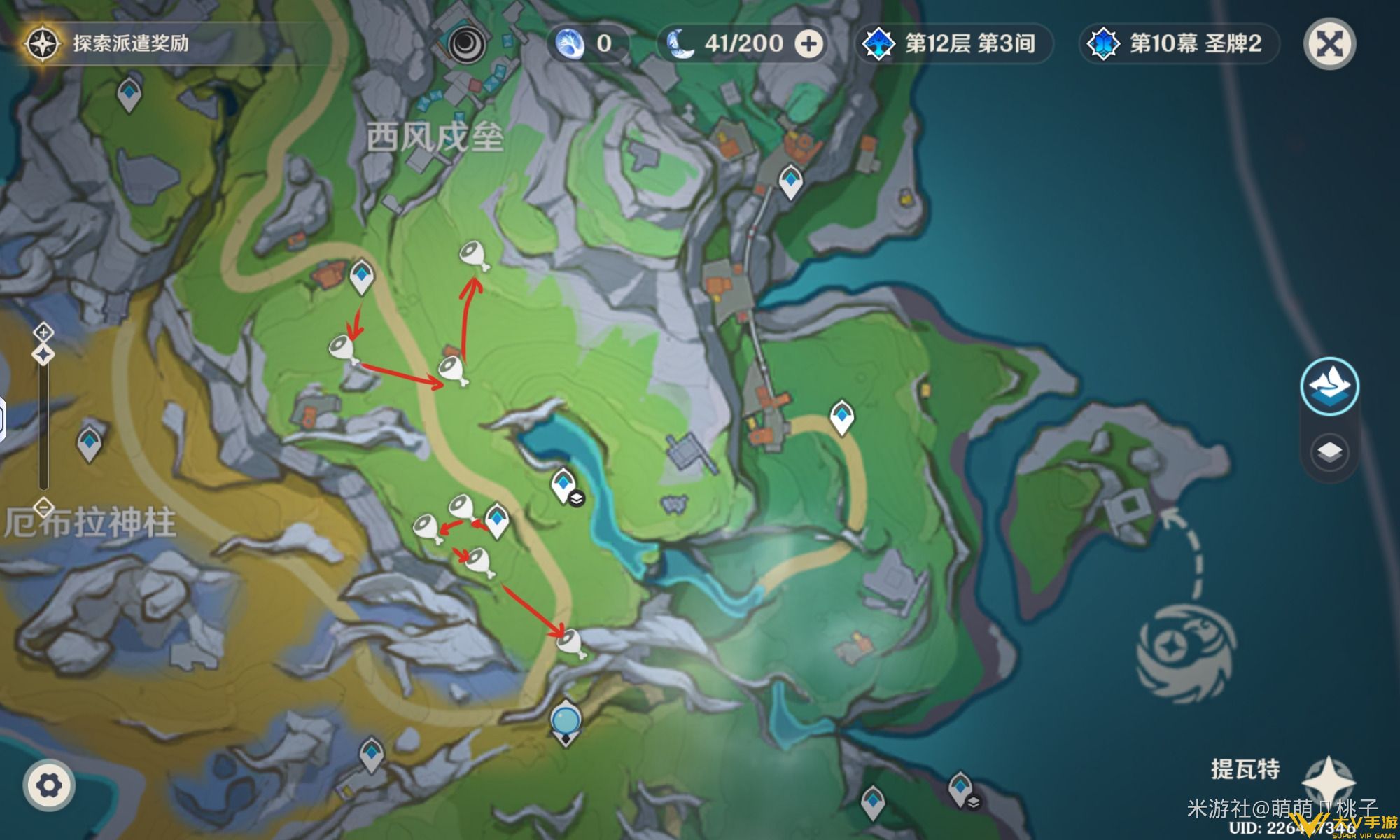Open Spiral Abyss 第12层 第3间 shortcut
The height and width of the screenshot is (840, 1400).
point(955,44)
